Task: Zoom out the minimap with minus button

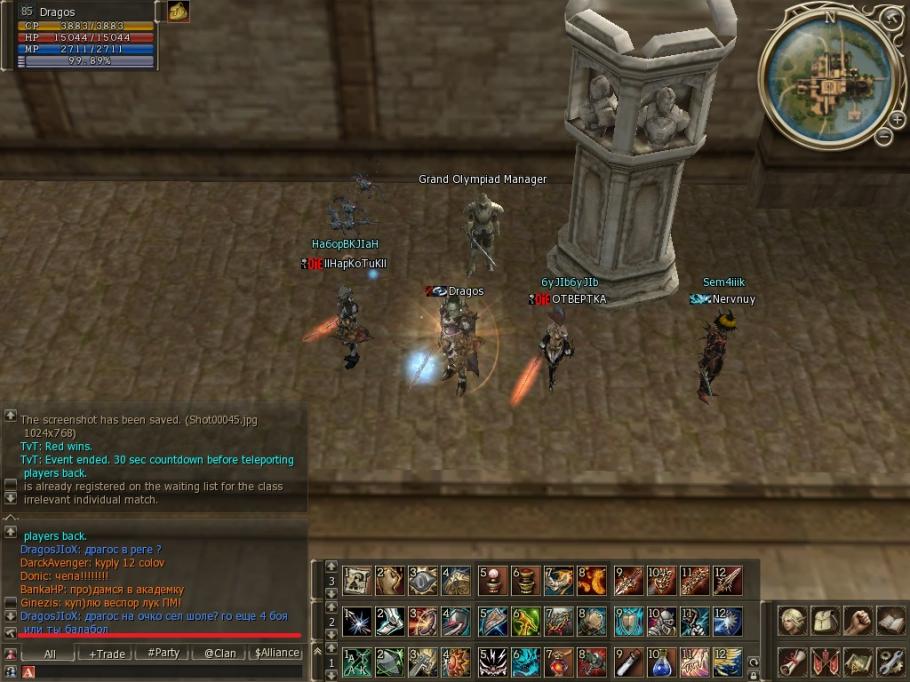Action: (x=884, y=137)
